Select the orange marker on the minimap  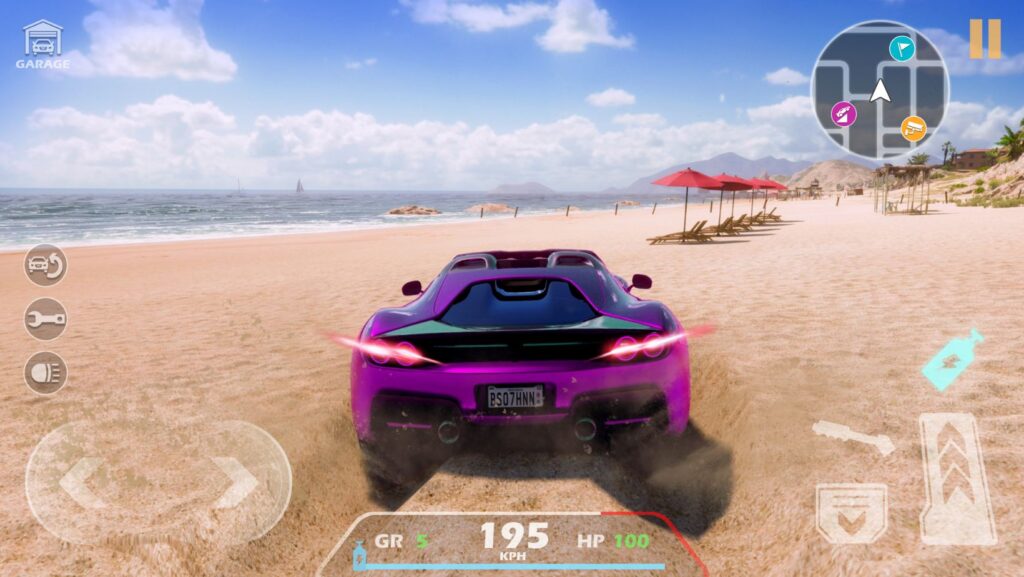pos(913,127)
